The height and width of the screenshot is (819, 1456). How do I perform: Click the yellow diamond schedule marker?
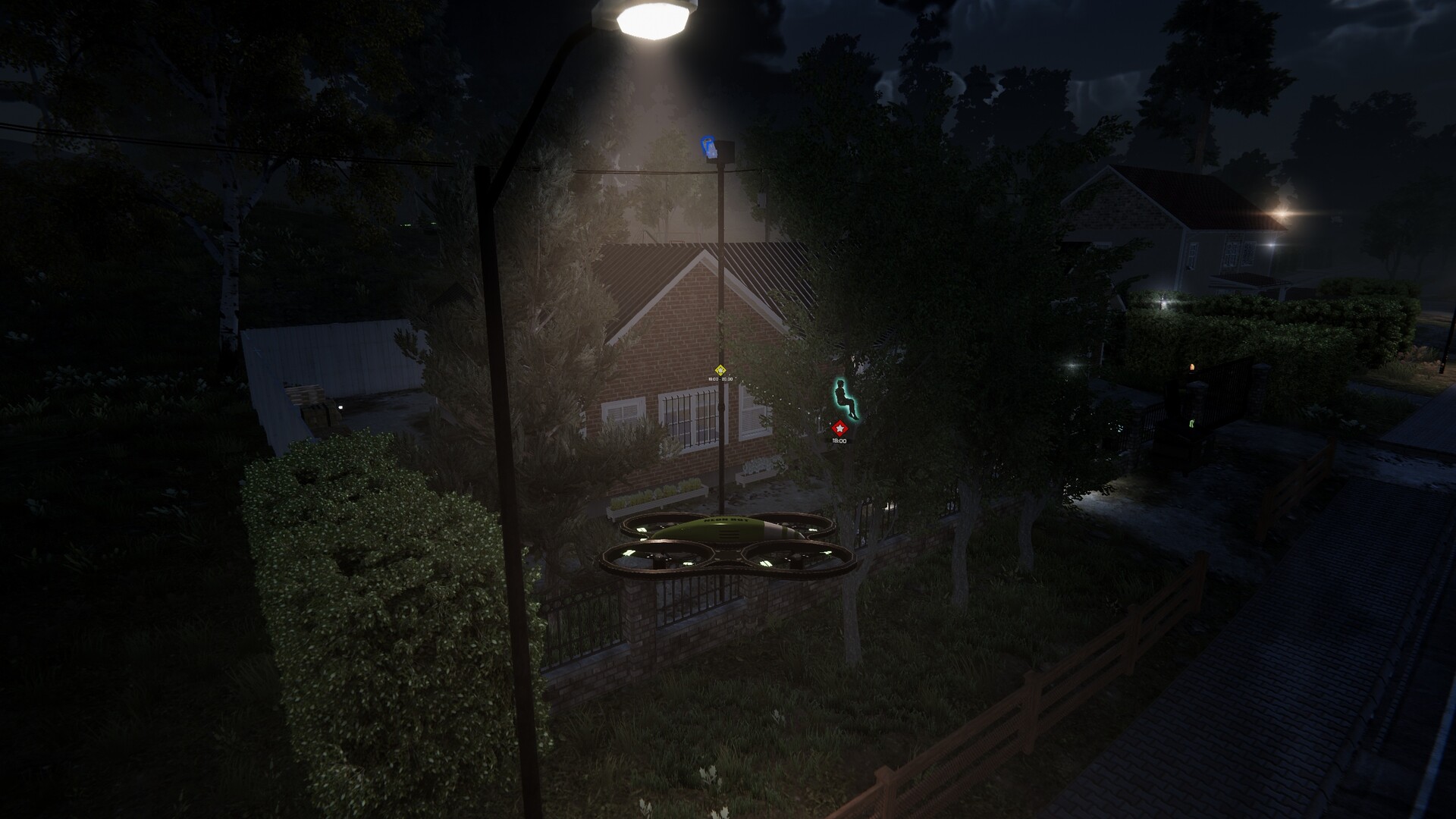(x=720, y=371)
